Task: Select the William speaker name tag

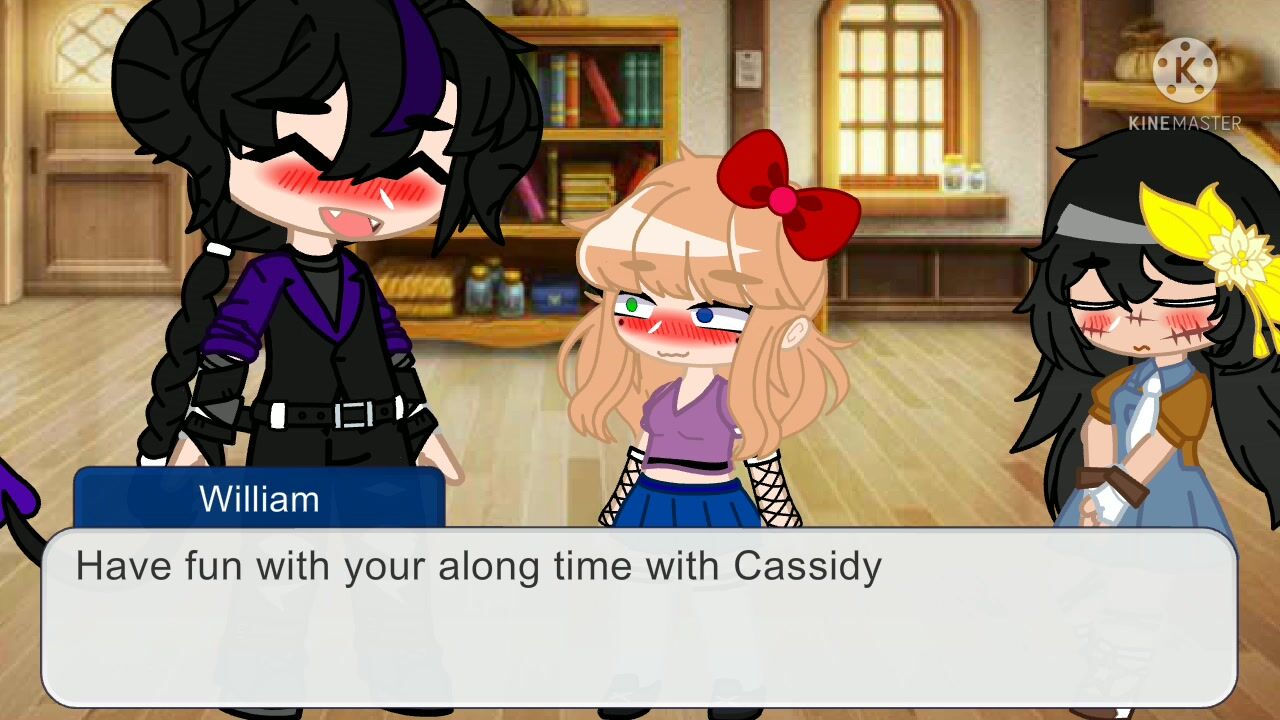Action: click(x=259, y=498)
